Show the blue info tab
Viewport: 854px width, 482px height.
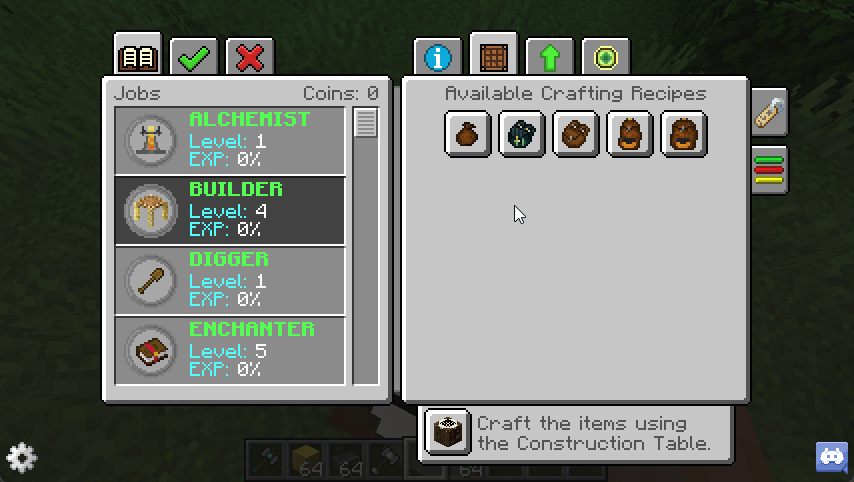438,58
